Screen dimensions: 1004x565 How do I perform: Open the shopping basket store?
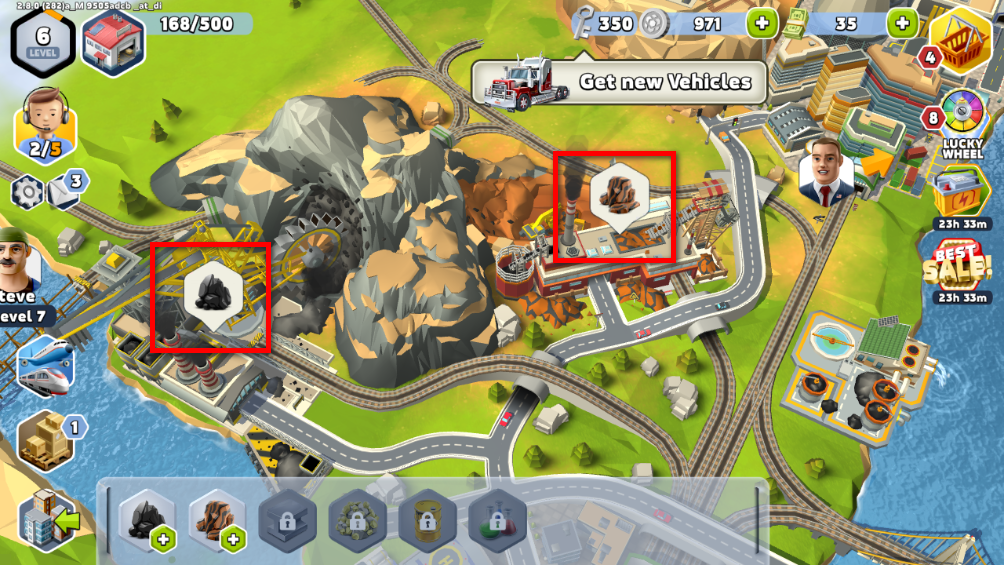pyautogui.click(x=960, y=40)
